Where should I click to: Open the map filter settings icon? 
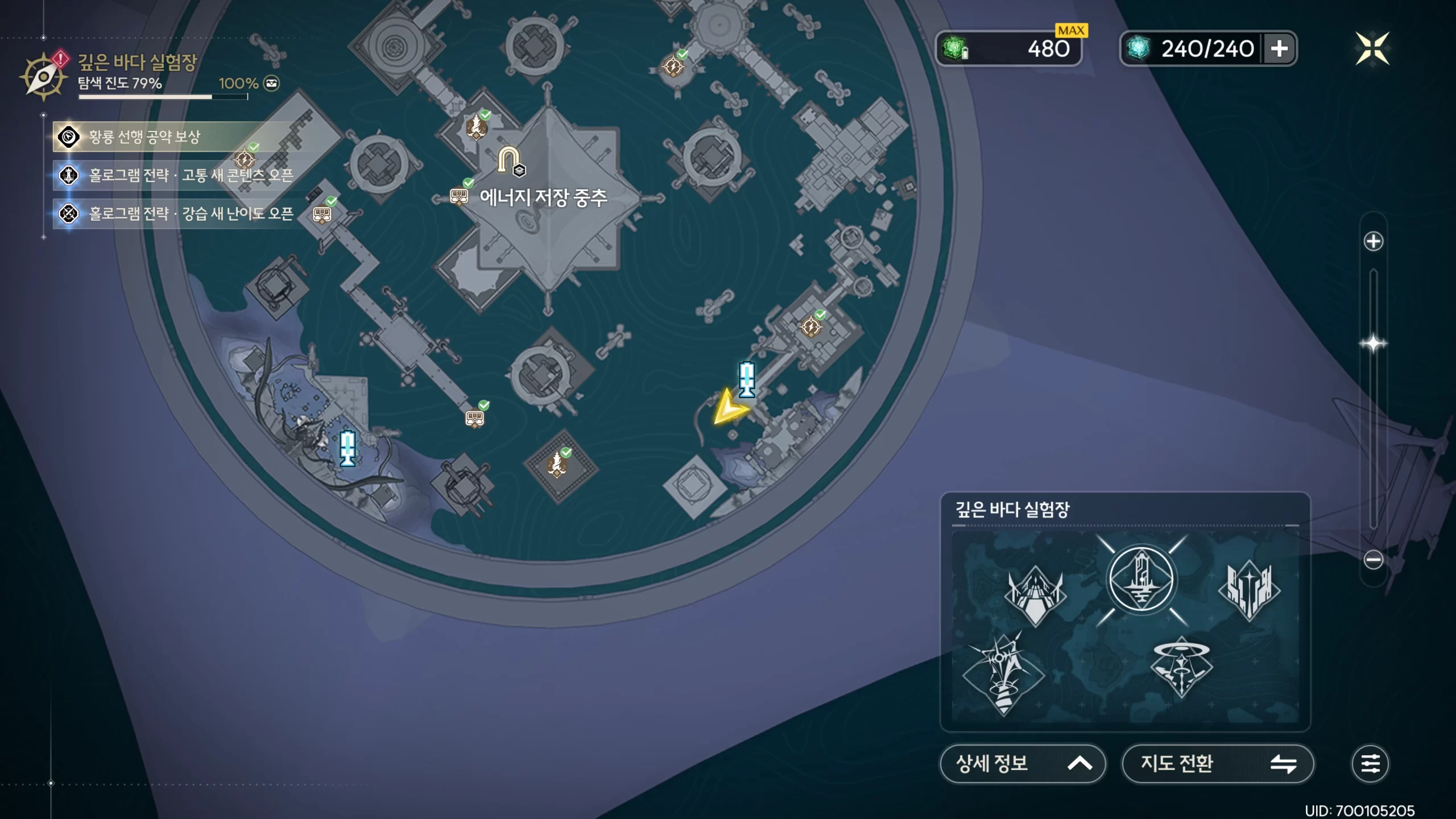click(1370, 763)
